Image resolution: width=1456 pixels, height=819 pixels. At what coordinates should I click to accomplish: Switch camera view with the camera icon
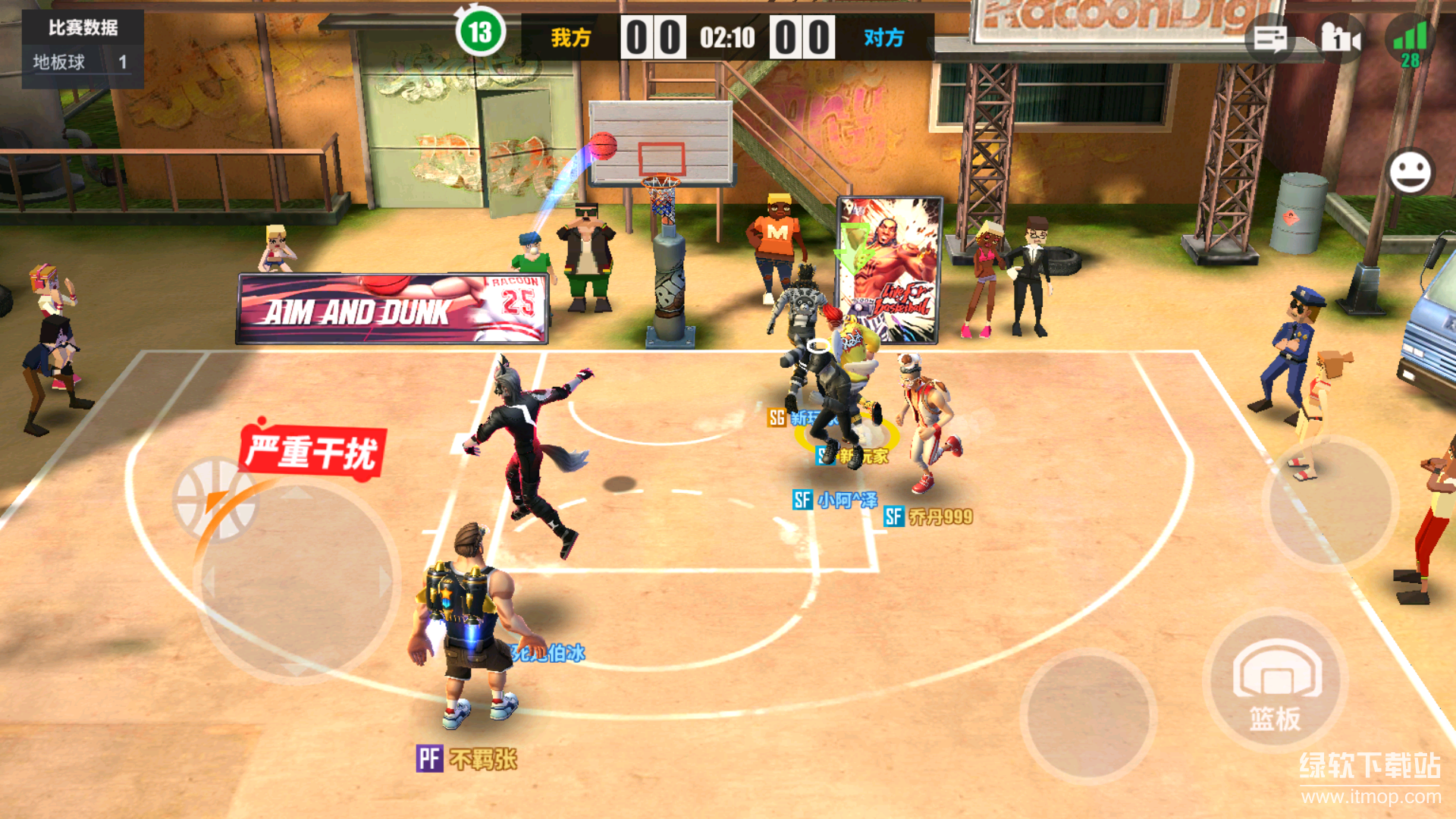coord(1340,38)
